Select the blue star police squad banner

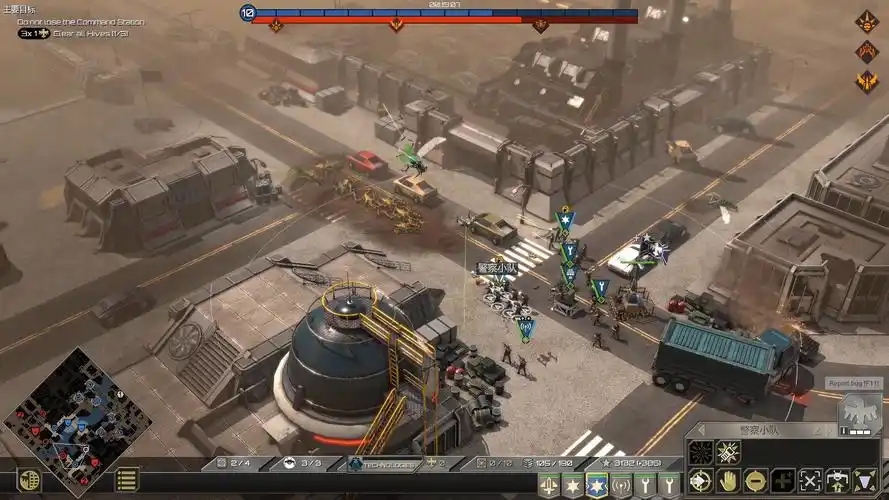[x=597, y=485]
